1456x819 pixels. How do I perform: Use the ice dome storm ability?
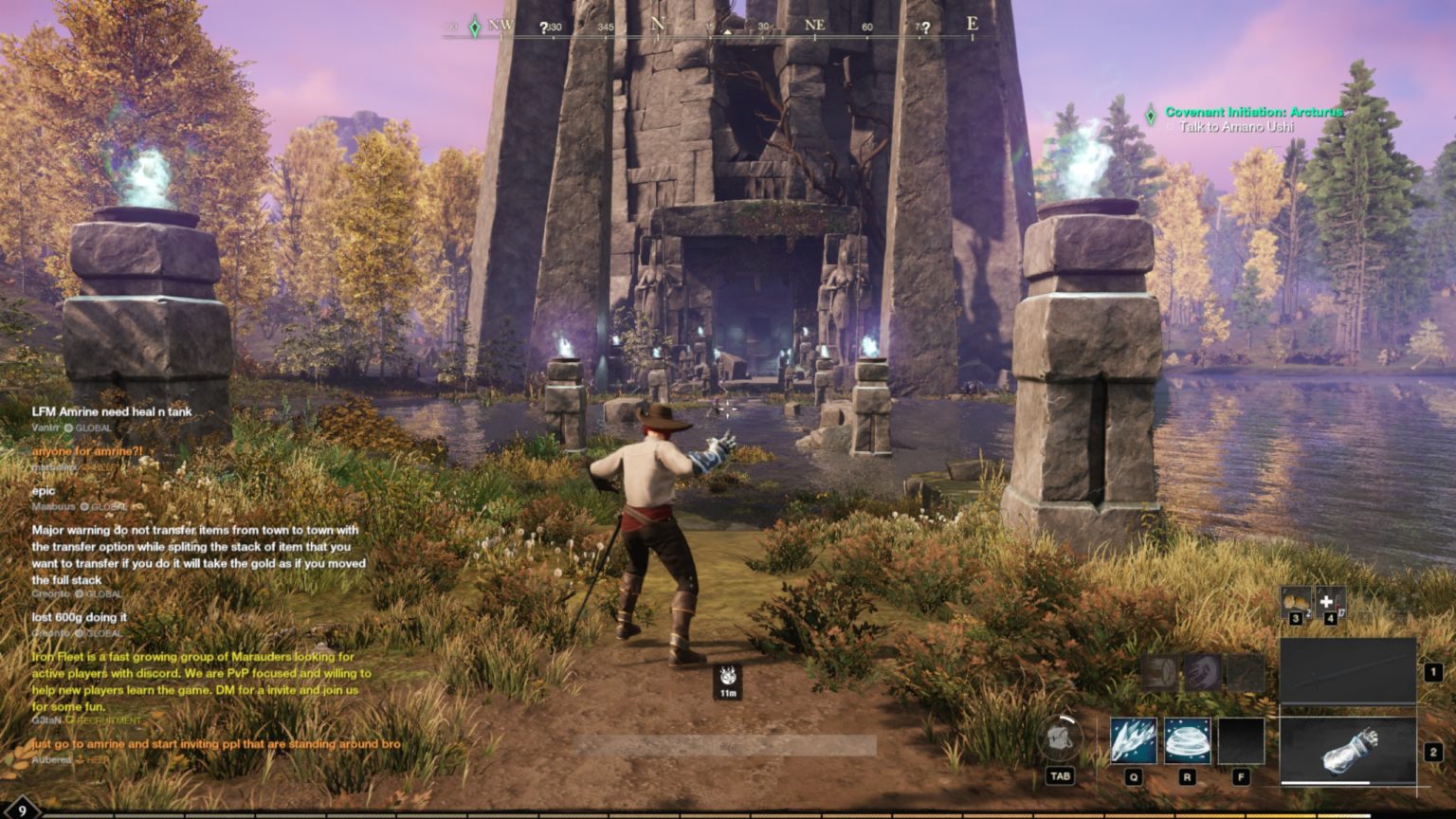(1187, 741)
